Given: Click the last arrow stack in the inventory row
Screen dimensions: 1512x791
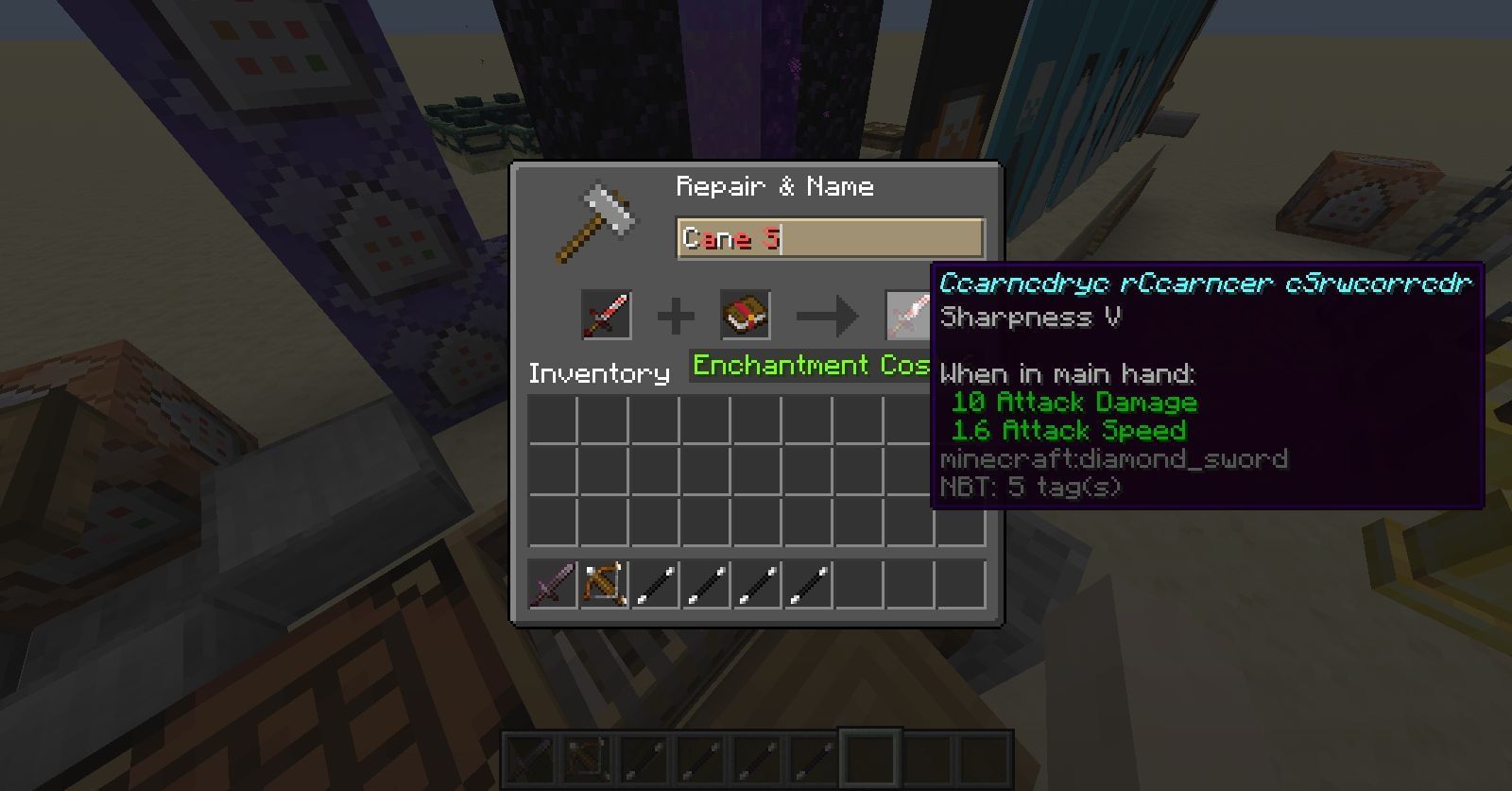Looking at the screenshot, I should [x=808, y=584].
